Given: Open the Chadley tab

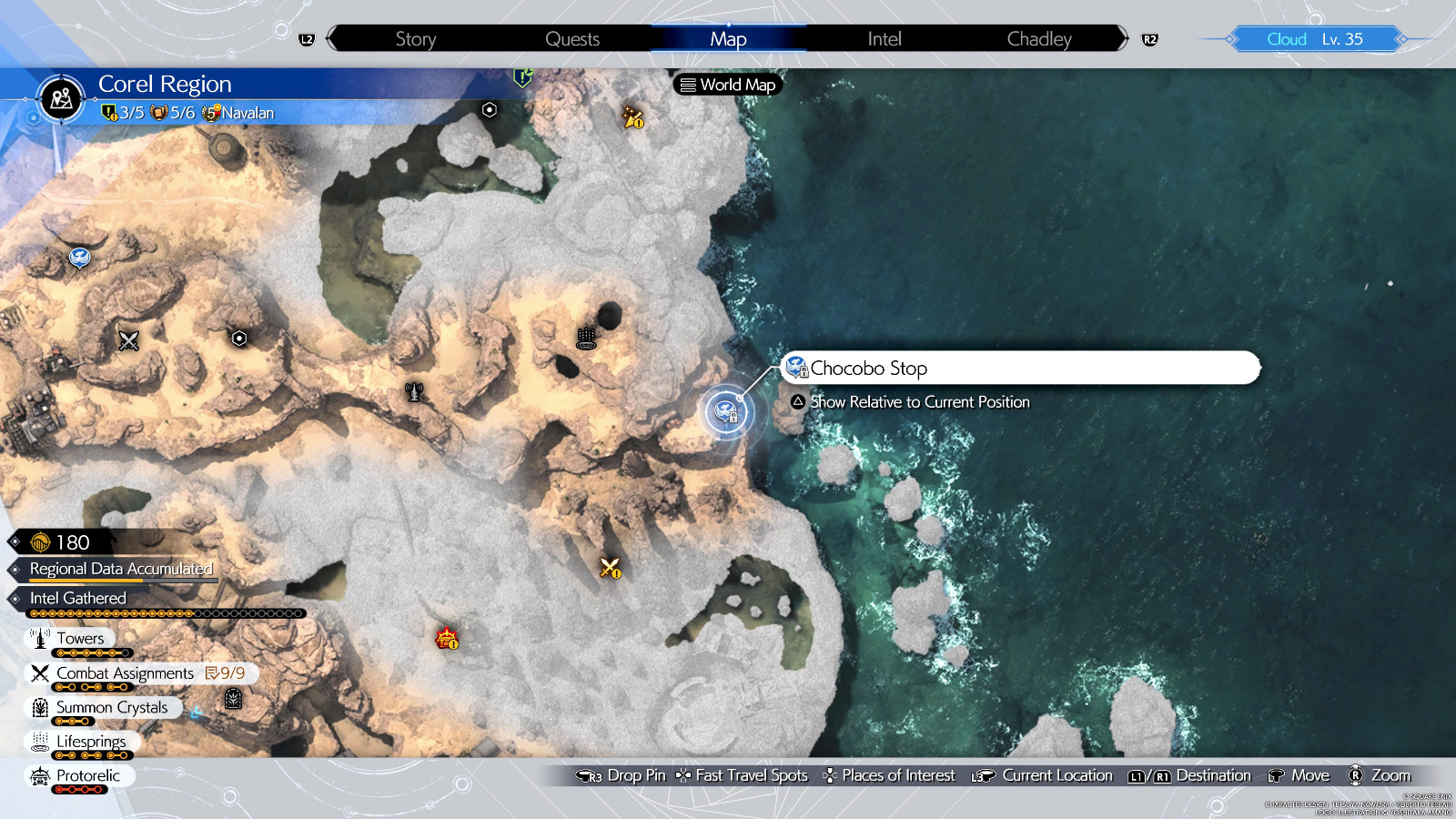Looking at the screenshot, I should pos(1039,38).
